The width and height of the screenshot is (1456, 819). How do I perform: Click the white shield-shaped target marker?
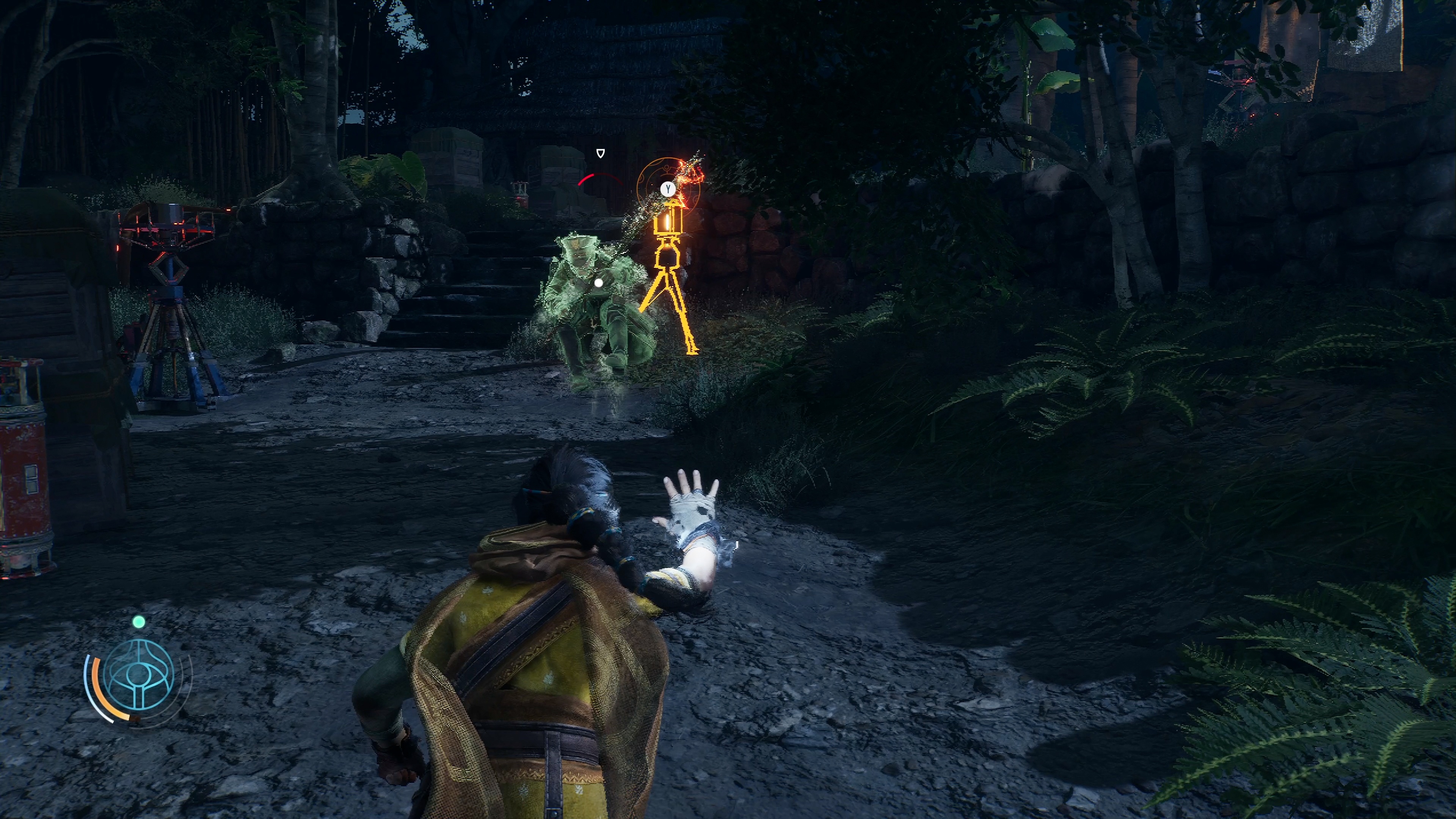point(601,153)
